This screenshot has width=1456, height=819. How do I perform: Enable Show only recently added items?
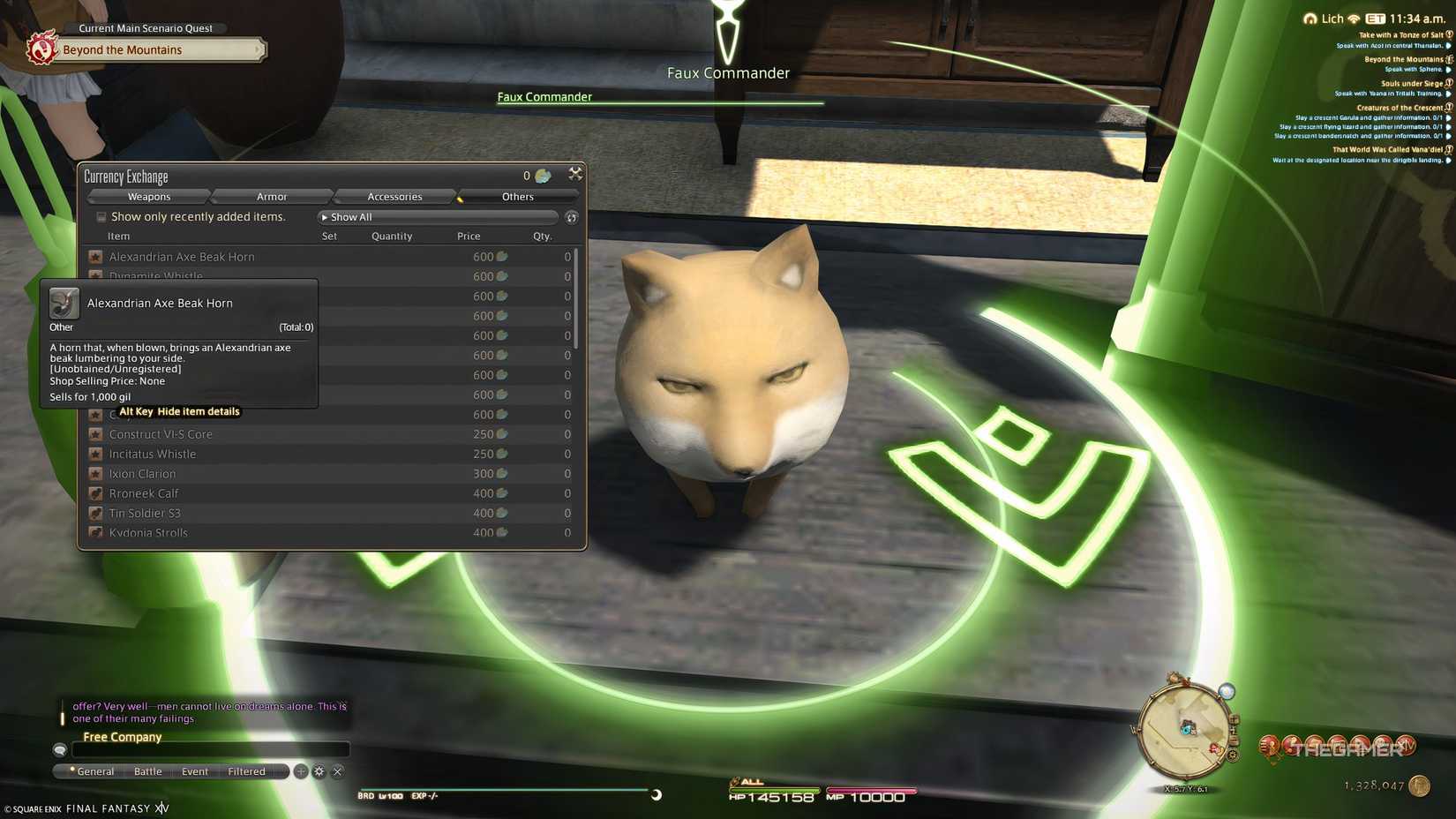coord(101,216)
